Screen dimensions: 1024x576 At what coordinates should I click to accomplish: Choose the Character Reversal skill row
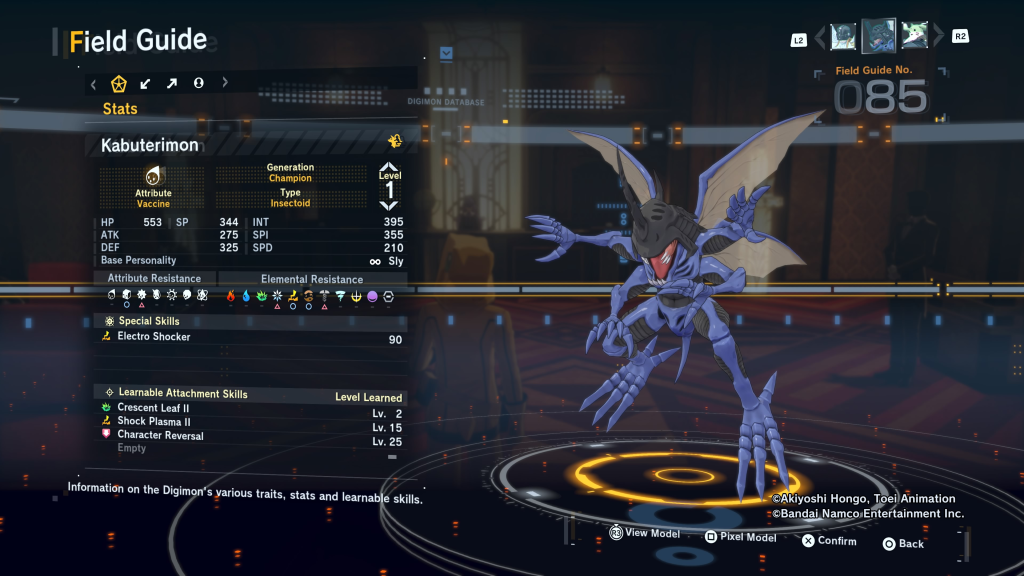click(x=250, y=436)
